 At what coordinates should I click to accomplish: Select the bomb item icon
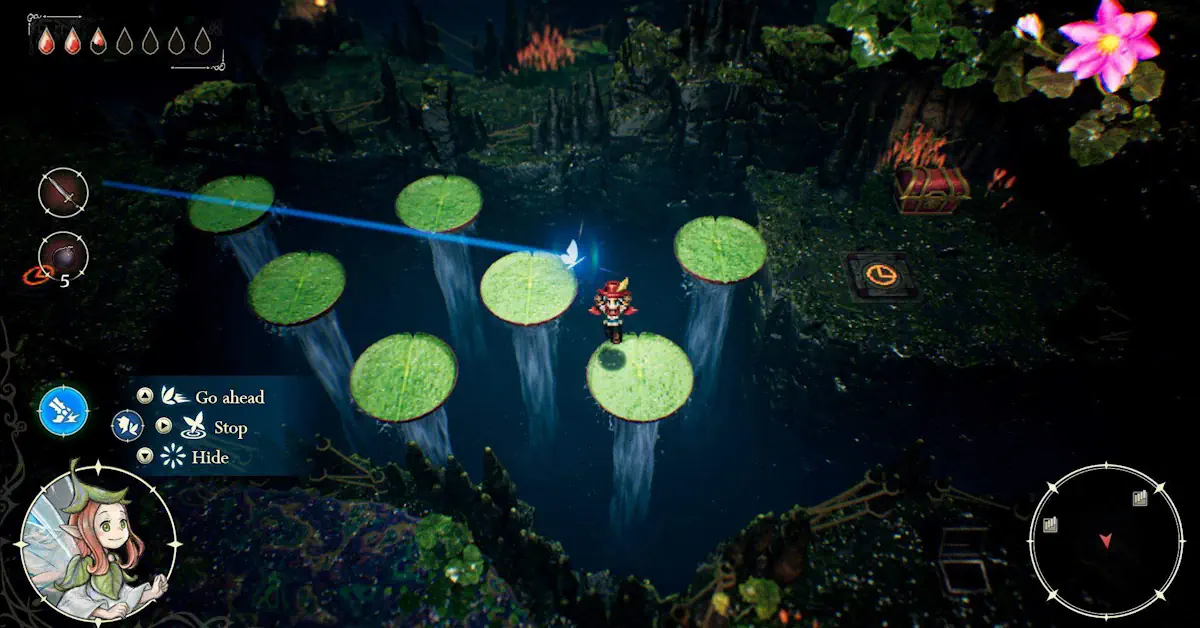(x=63, y=256)
